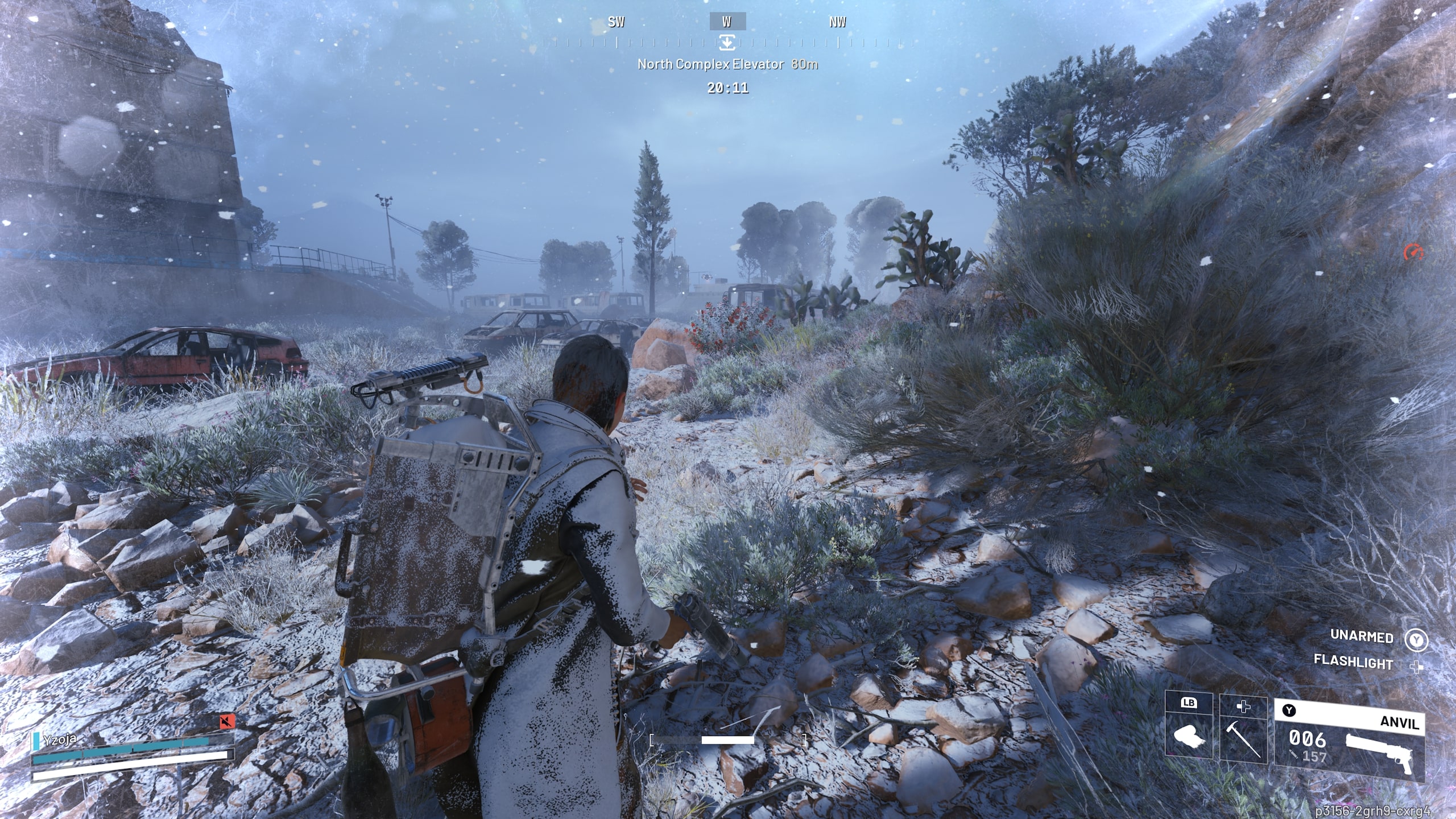Select the SW marking on the compass bar

[617, 22]
